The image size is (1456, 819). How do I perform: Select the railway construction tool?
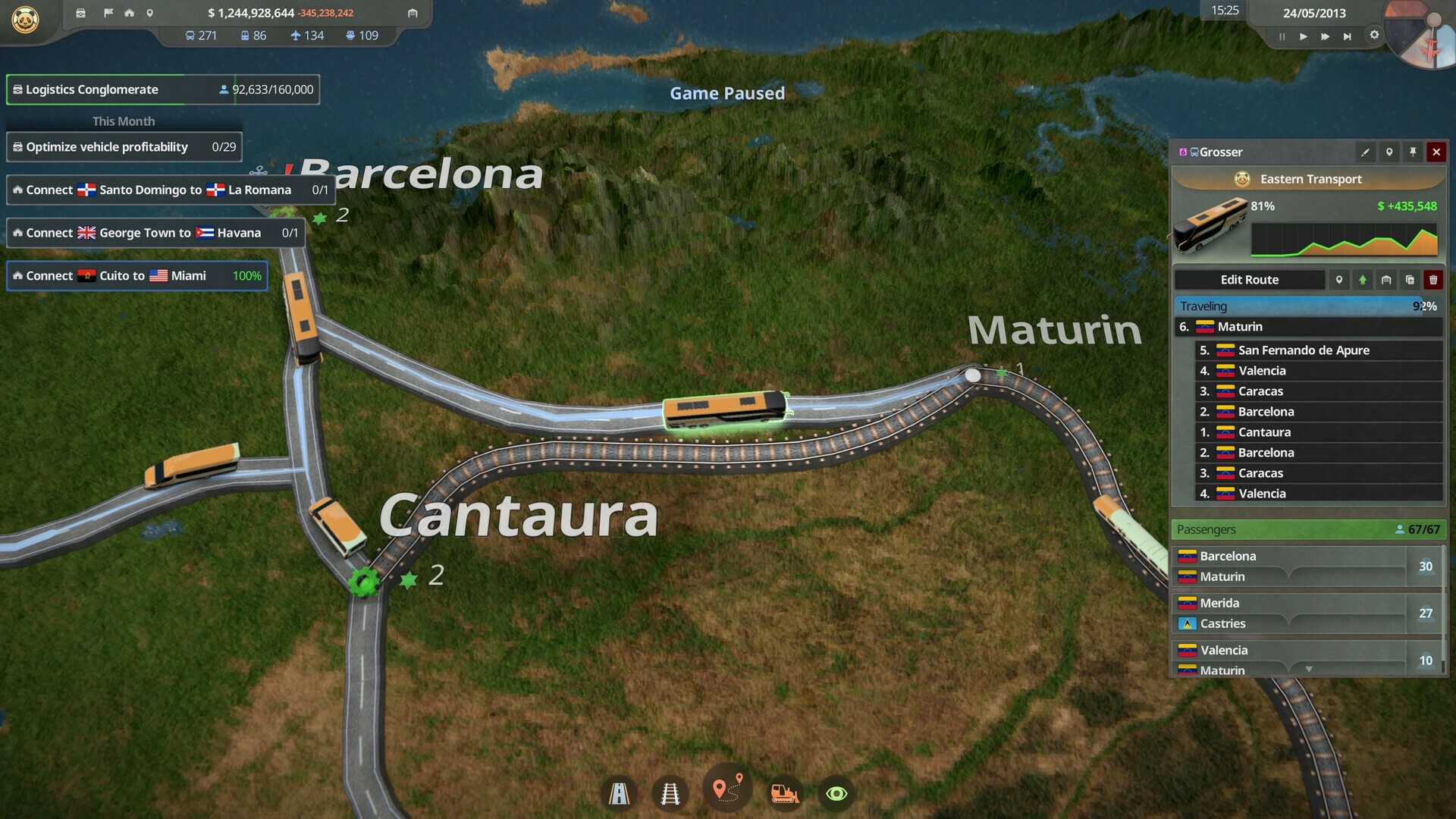(669, 792)
